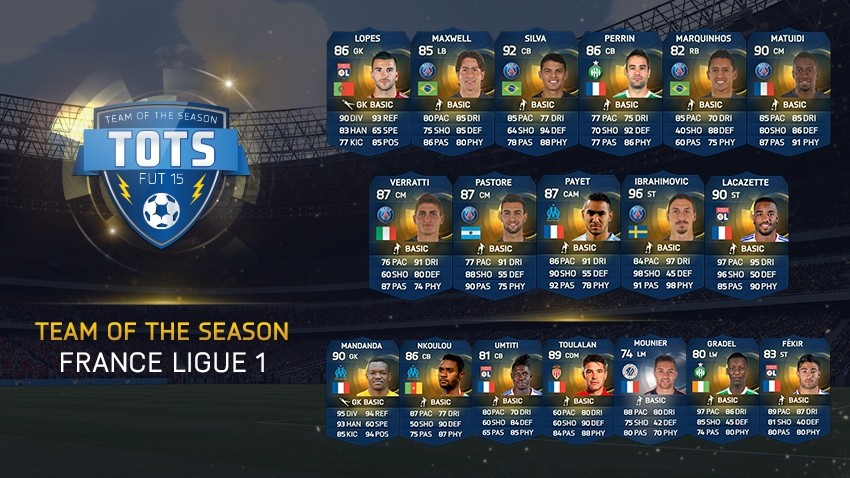
Task: Pick the Payet CAM card
Action: point(578,234)
